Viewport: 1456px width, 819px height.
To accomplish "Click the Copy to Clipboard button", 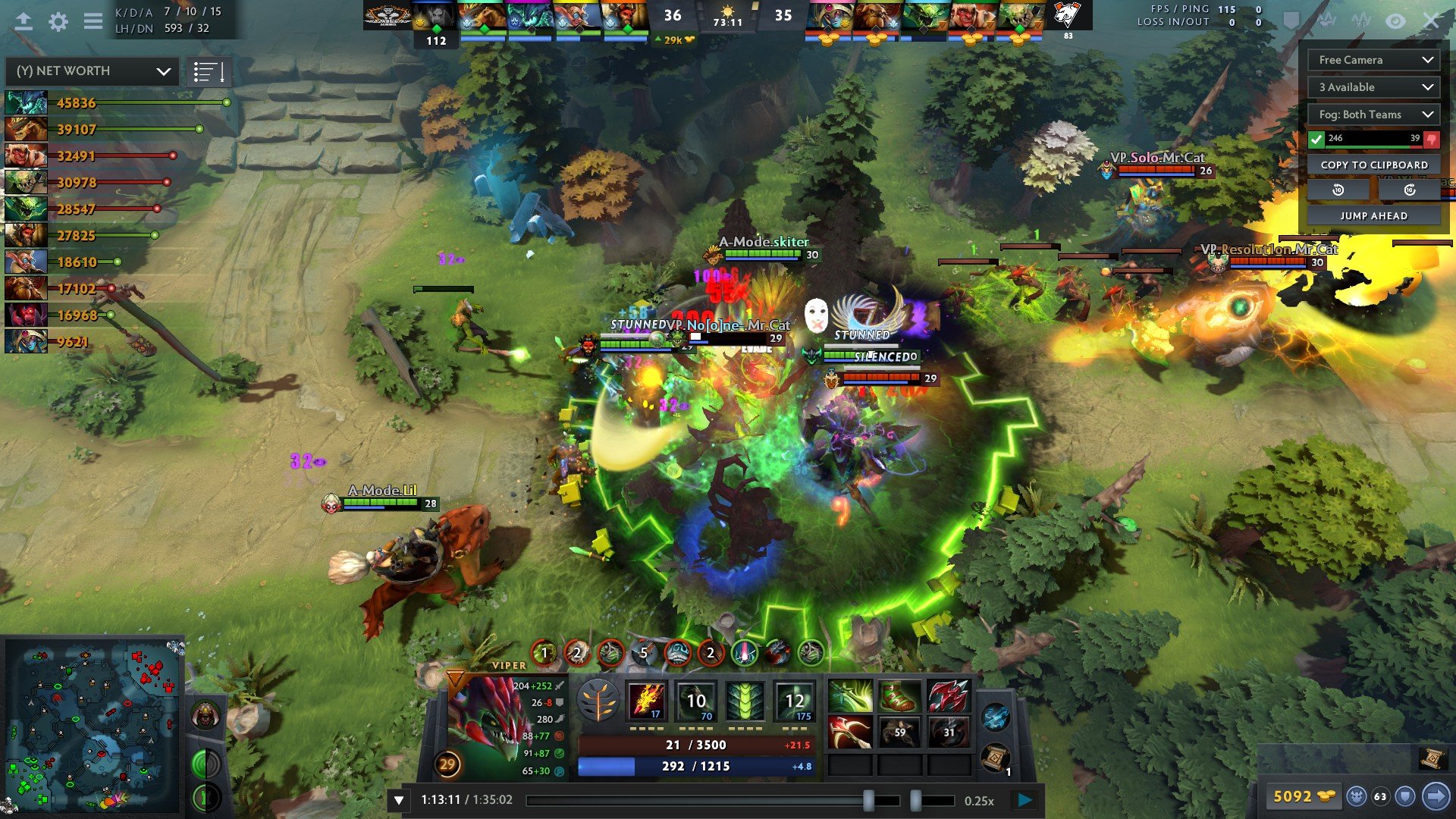I will [x=1373, y=165].
